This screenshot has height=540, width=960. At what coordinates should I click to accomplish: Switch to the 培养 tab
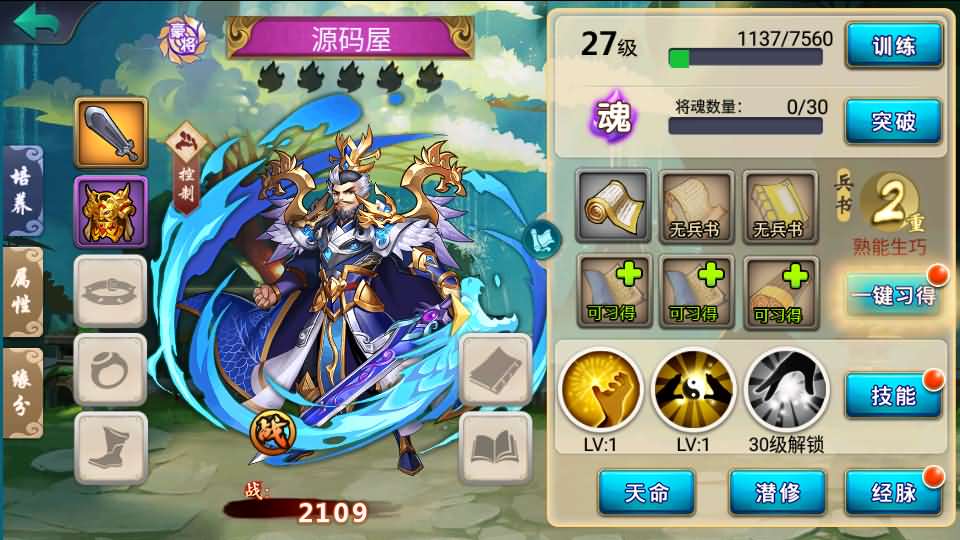[21, 192]
